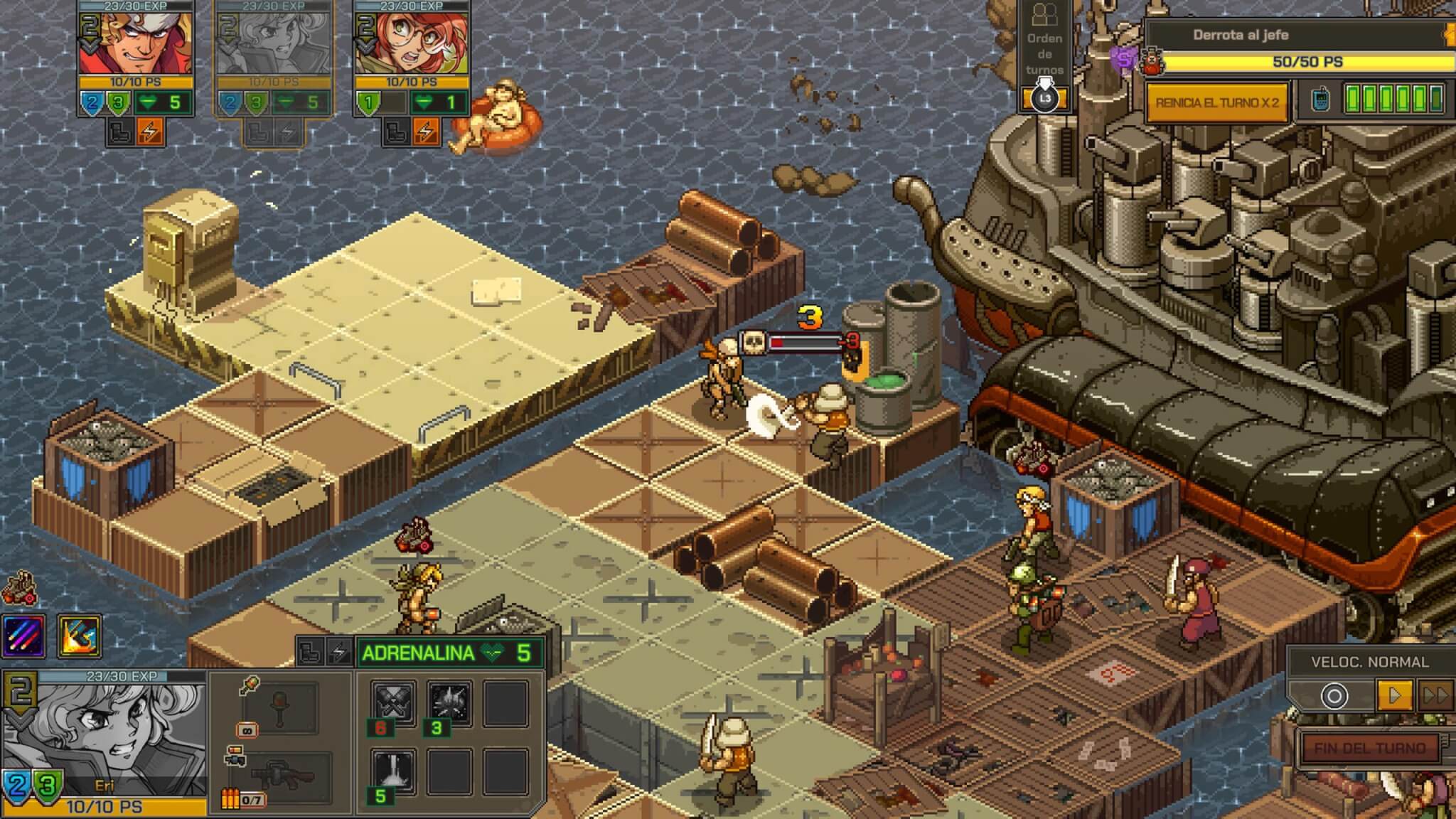Activate Reinicia el Turno x 2

[x=1216, y=102]
